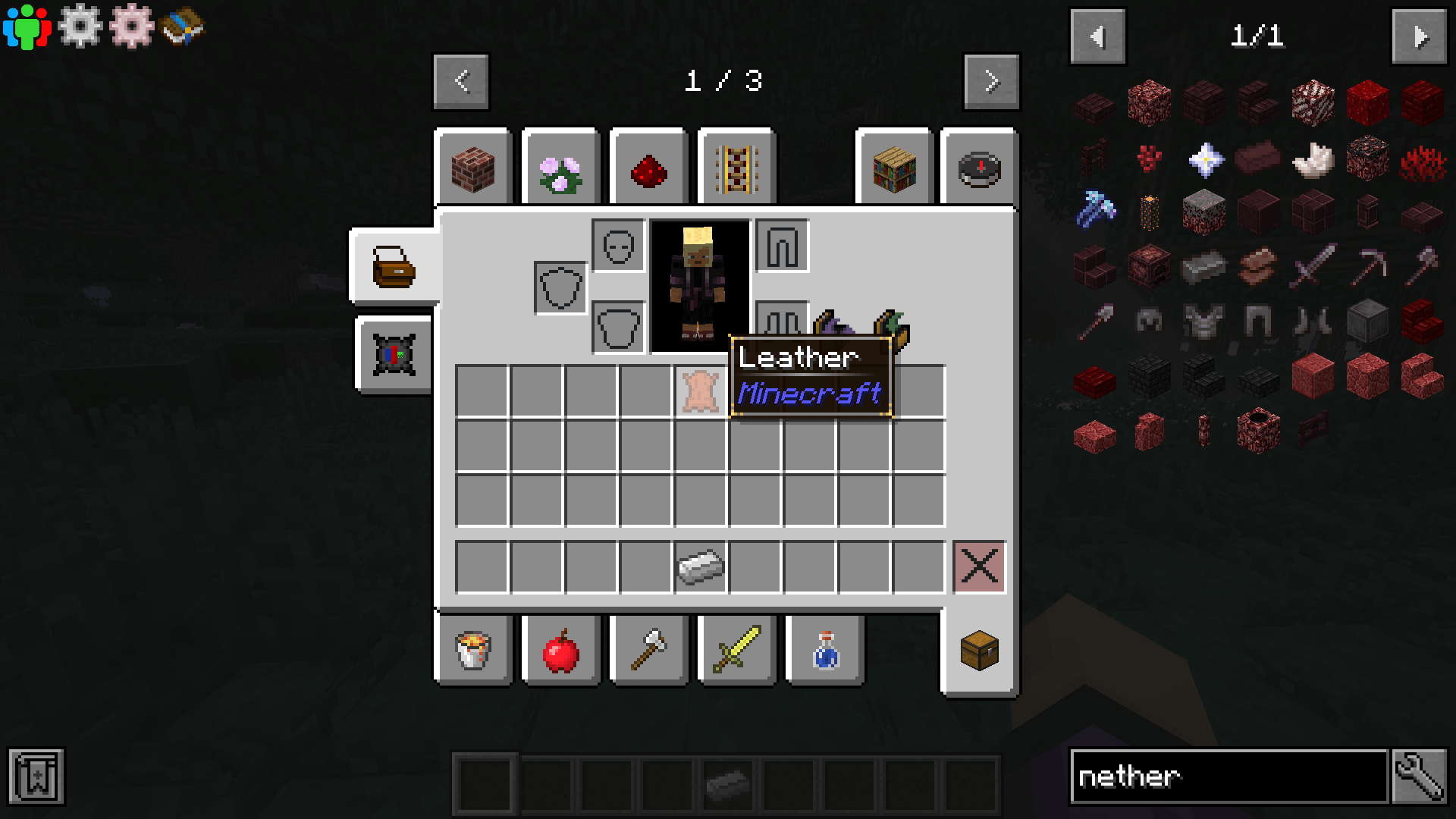Switch to the Decoration flower tab
The height and width of the screenshot is (819, 1456).
click(x=561, y=168)
